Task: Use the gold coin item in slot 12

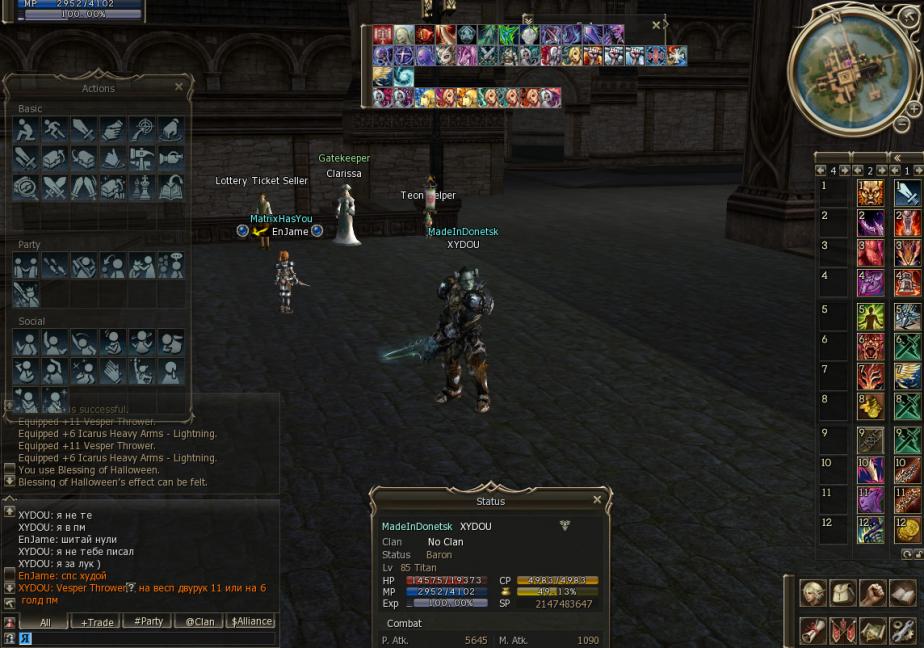Action: 907,530
